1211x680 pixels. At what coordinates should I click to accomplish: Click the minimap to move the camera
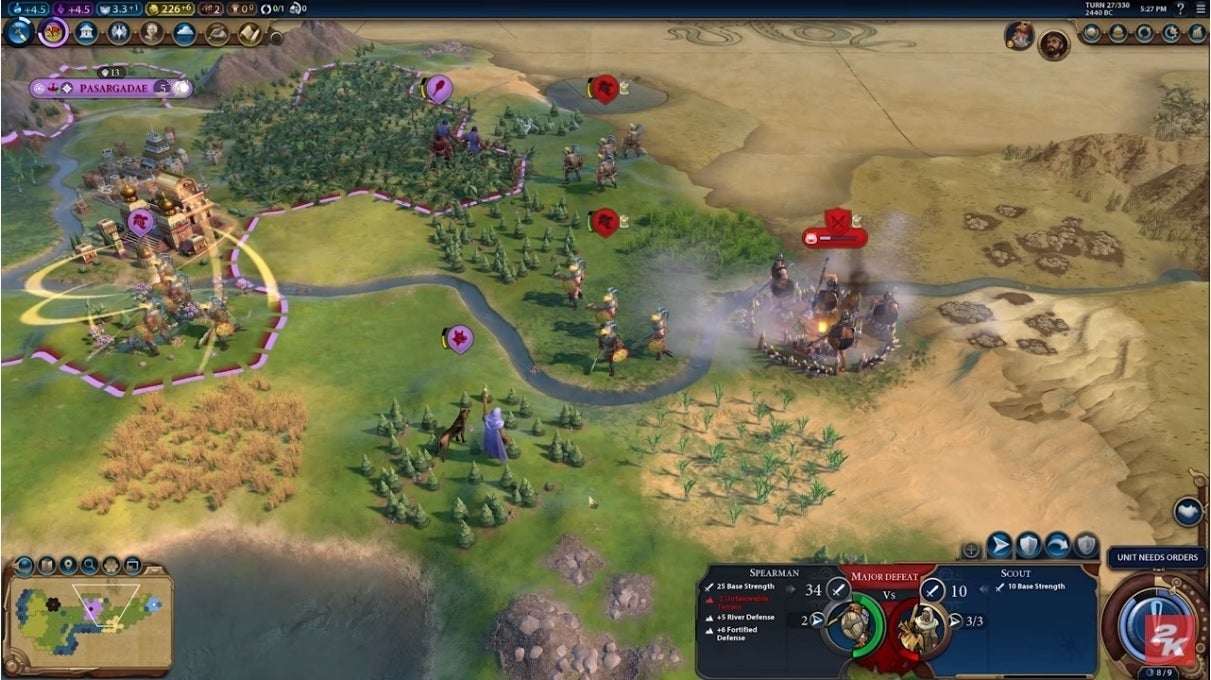pos(90,620)
